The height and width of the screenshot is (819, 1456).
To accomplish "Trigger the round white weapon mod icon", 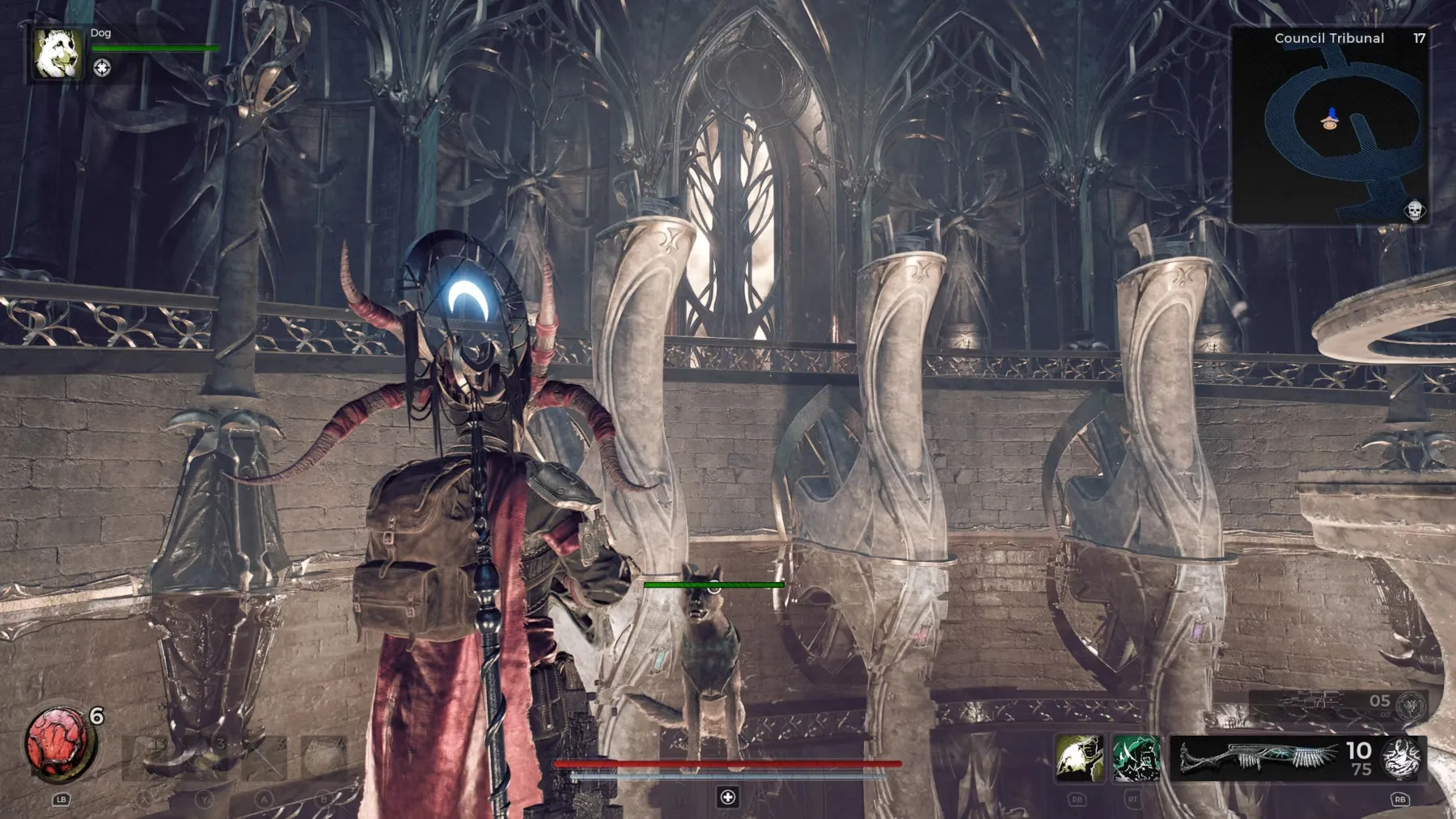I will coord(1403,758).
